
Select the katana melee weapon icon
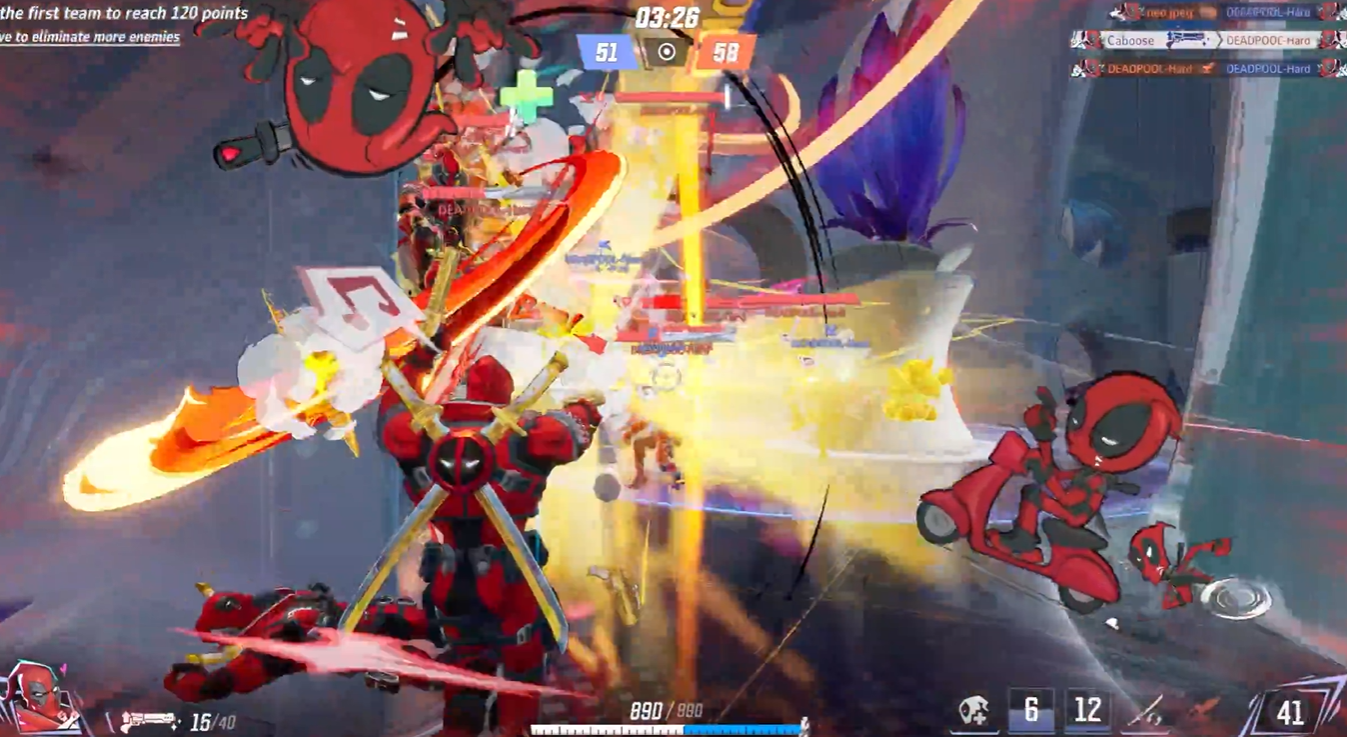pos(1145,710)
